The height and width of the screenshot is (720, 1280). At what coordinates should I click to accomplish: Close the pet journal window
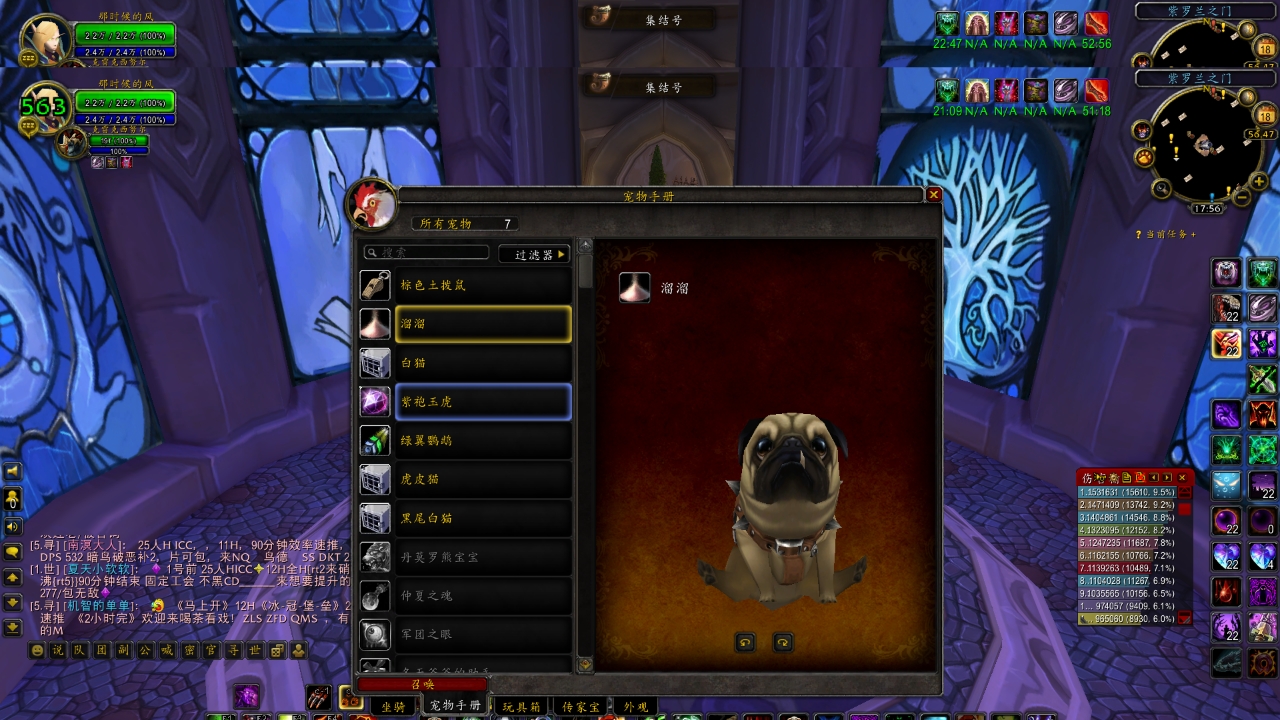pyautogui.click(x=934, y=195)
